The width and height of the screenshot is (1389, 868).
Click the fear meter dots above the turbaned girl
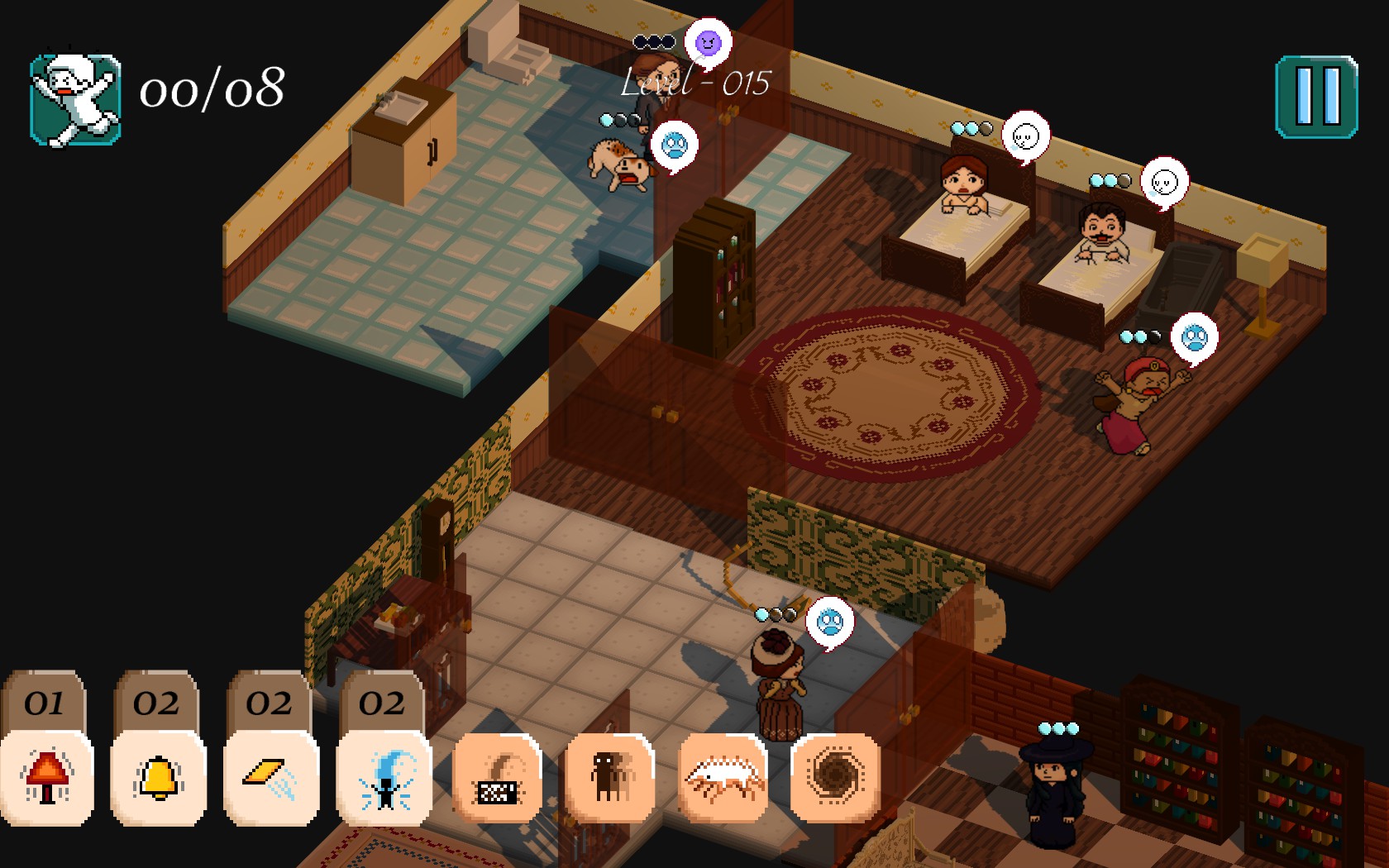pyautogui.click(x=1141, y=336)
